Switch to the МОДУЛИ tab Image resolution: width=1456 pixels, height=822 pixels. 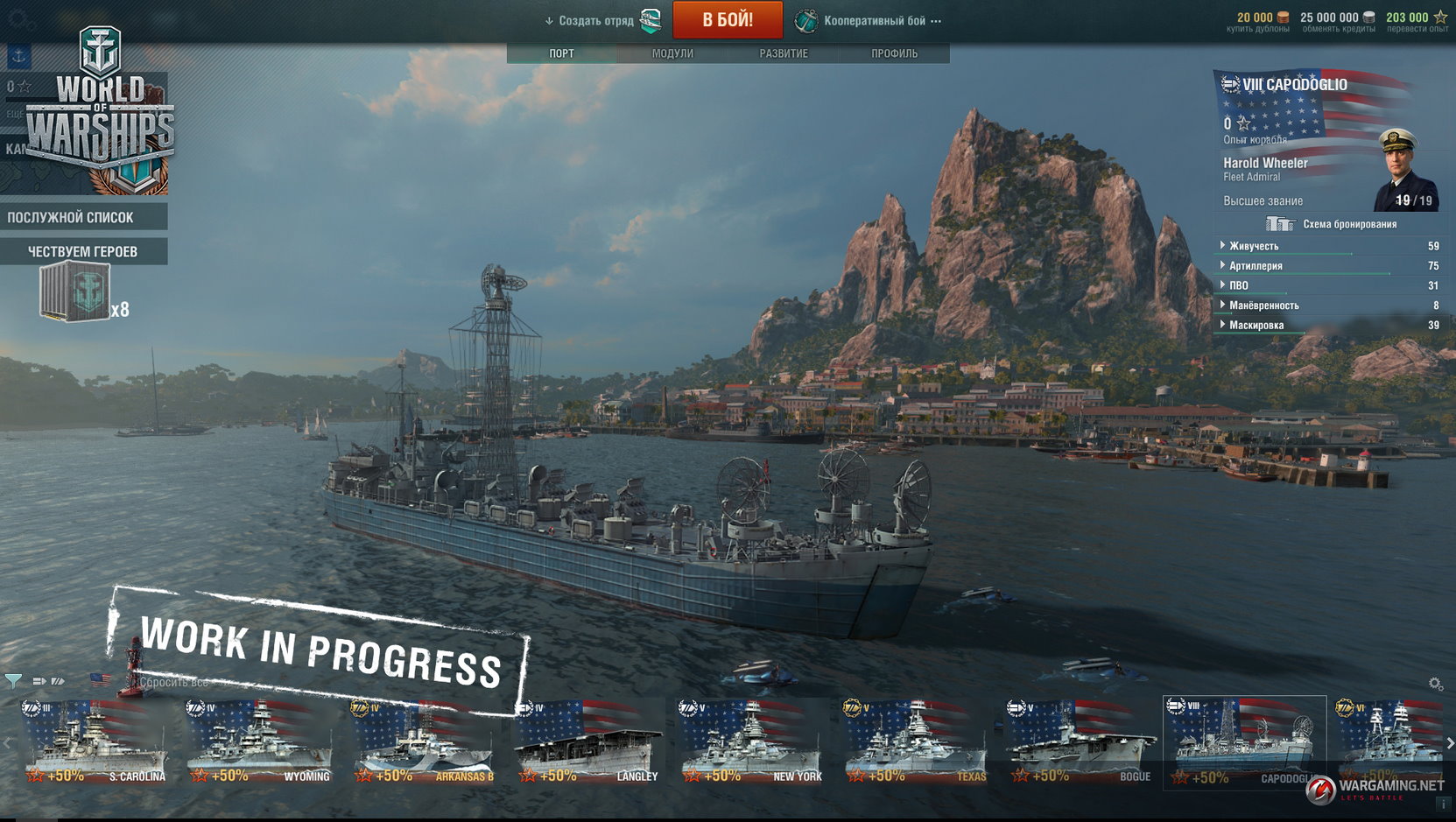point(672,53)
